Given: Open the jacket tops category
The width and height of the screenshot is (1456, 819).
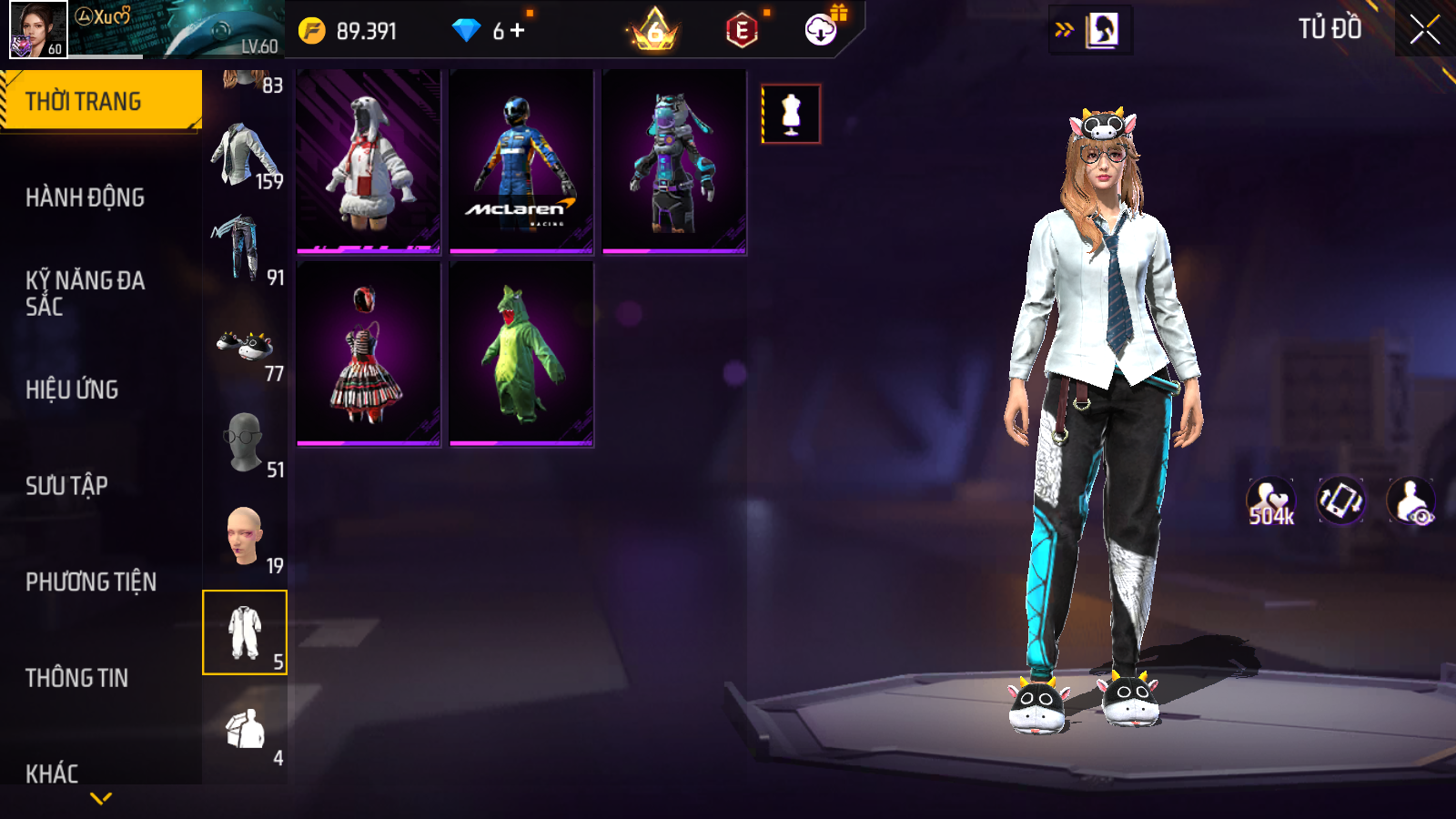Looking at the screenshot, I should point(245,157).
